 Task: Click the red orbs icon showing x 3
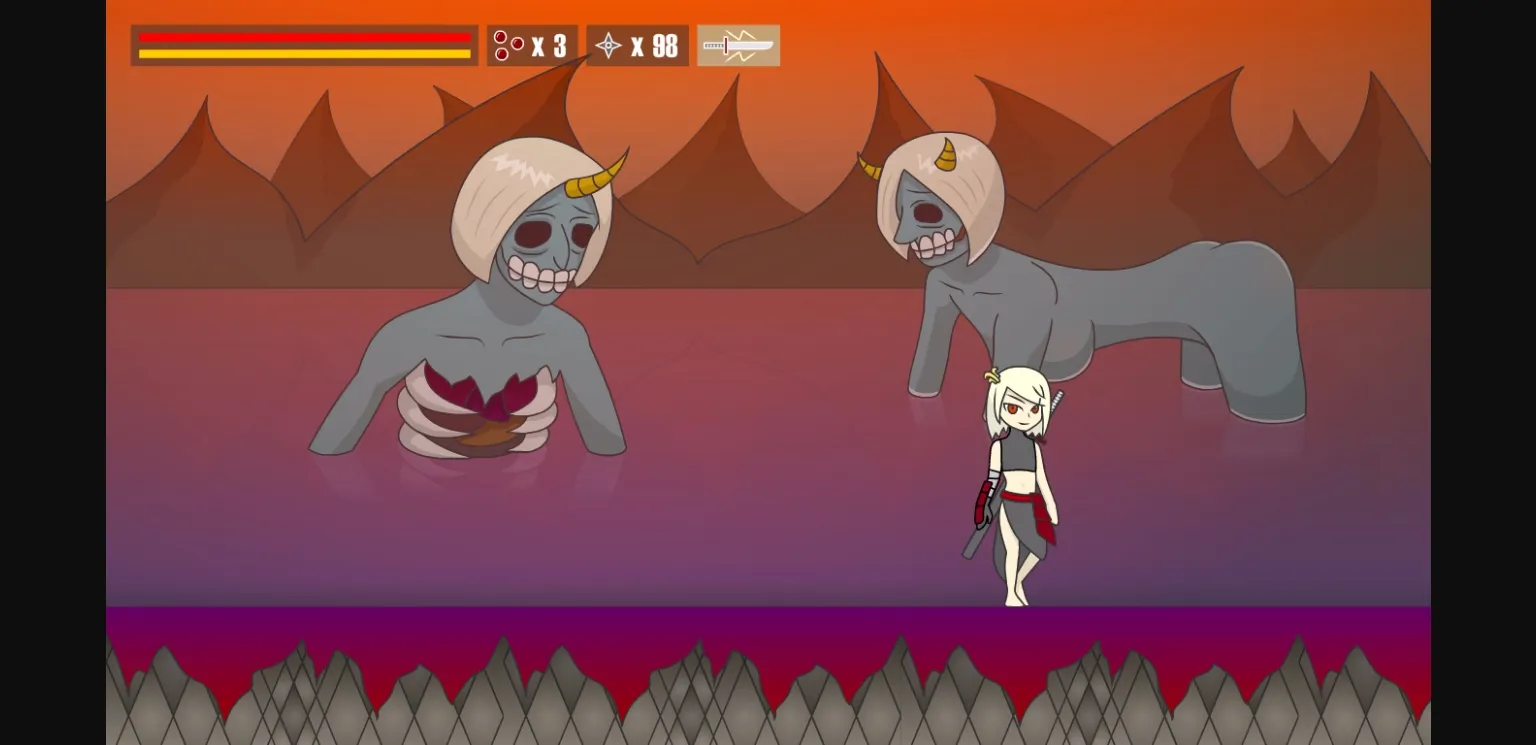506,45
